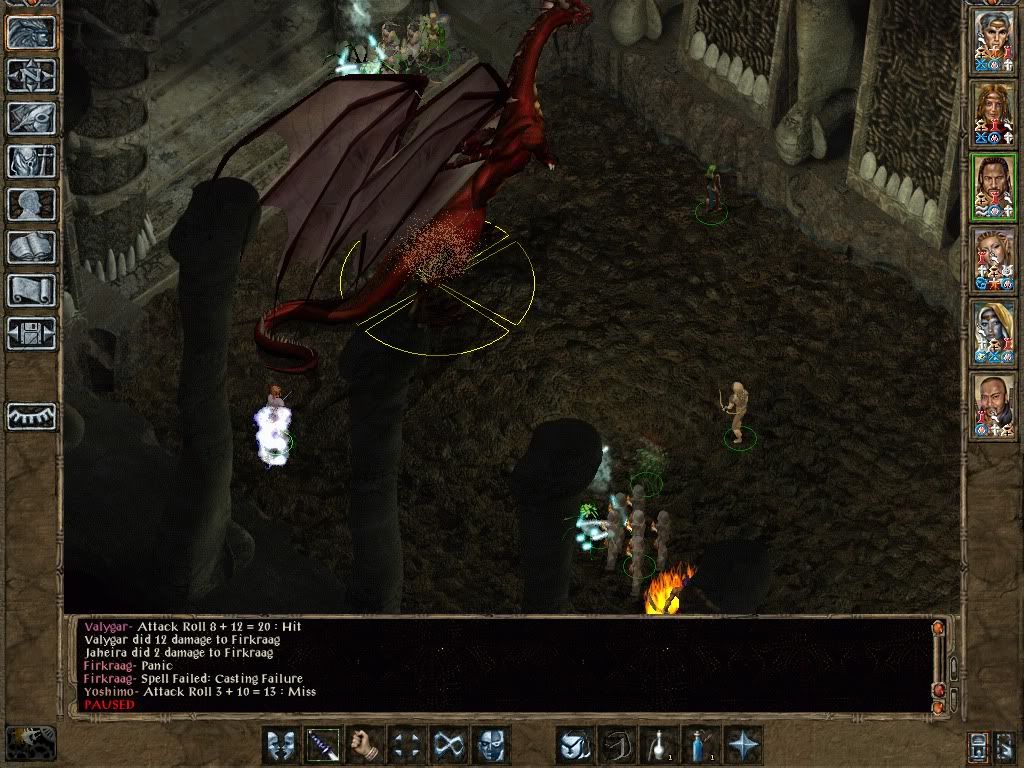Open the inventory screen from the sidebar
The width and height of the screenshot is (1024, 768).
(32, 161)
